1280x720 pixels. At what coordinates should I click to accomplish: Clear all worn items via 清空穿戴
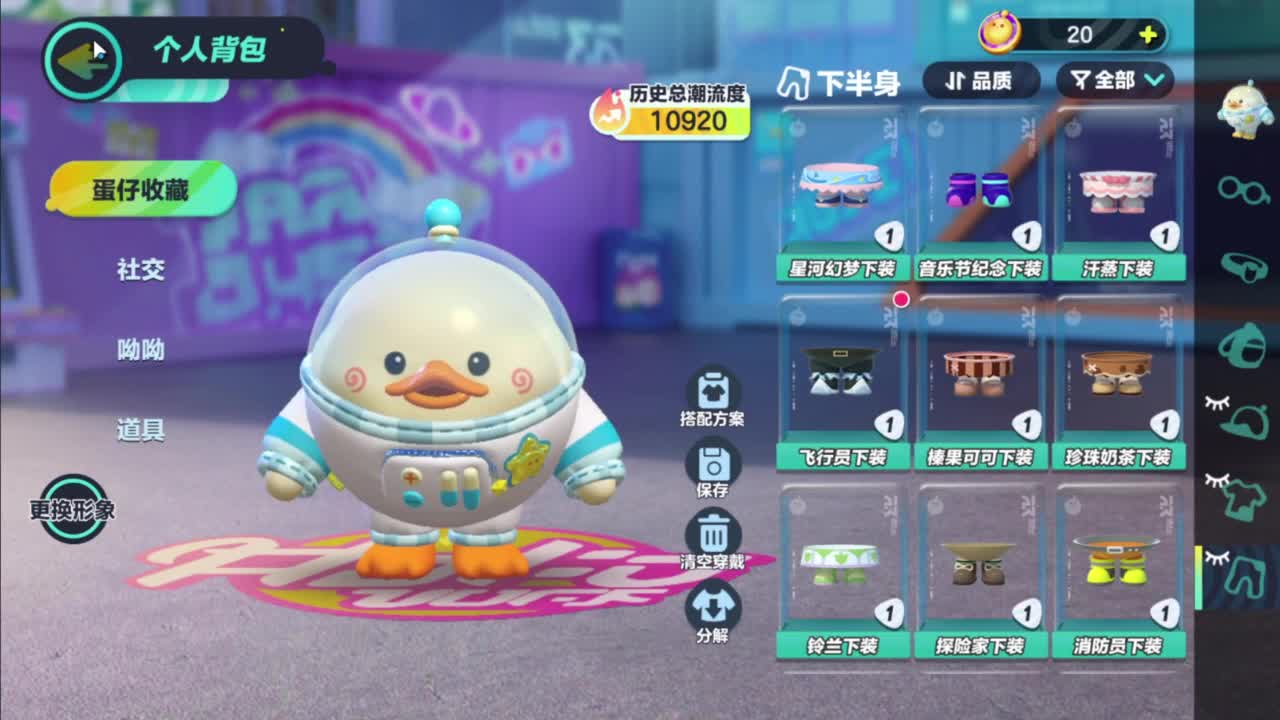click(x=713, y=535)
